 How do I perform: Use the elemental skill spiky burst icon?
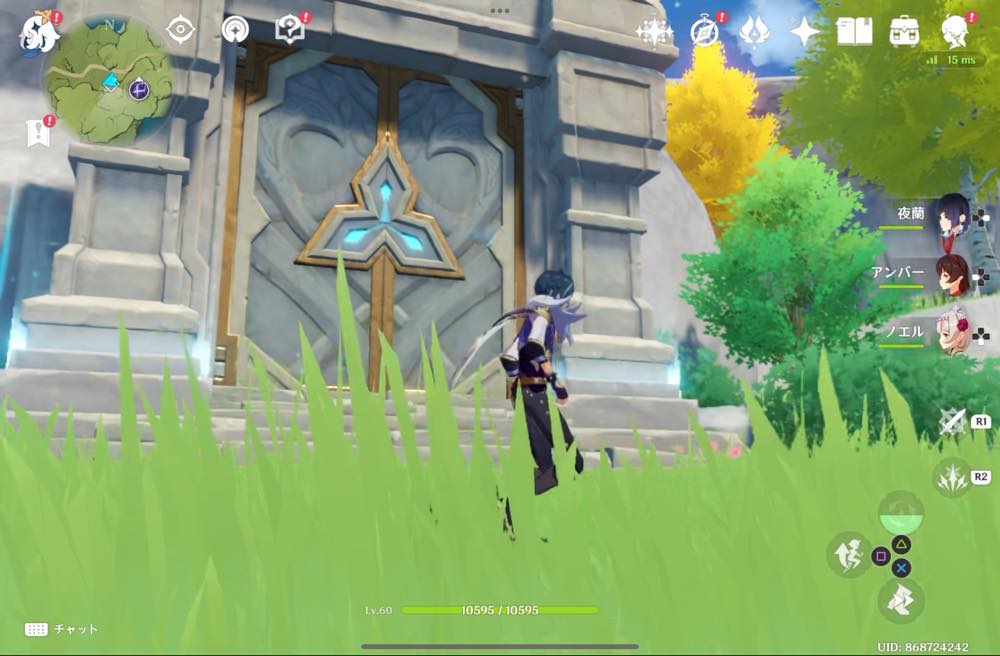pos(951,477)
